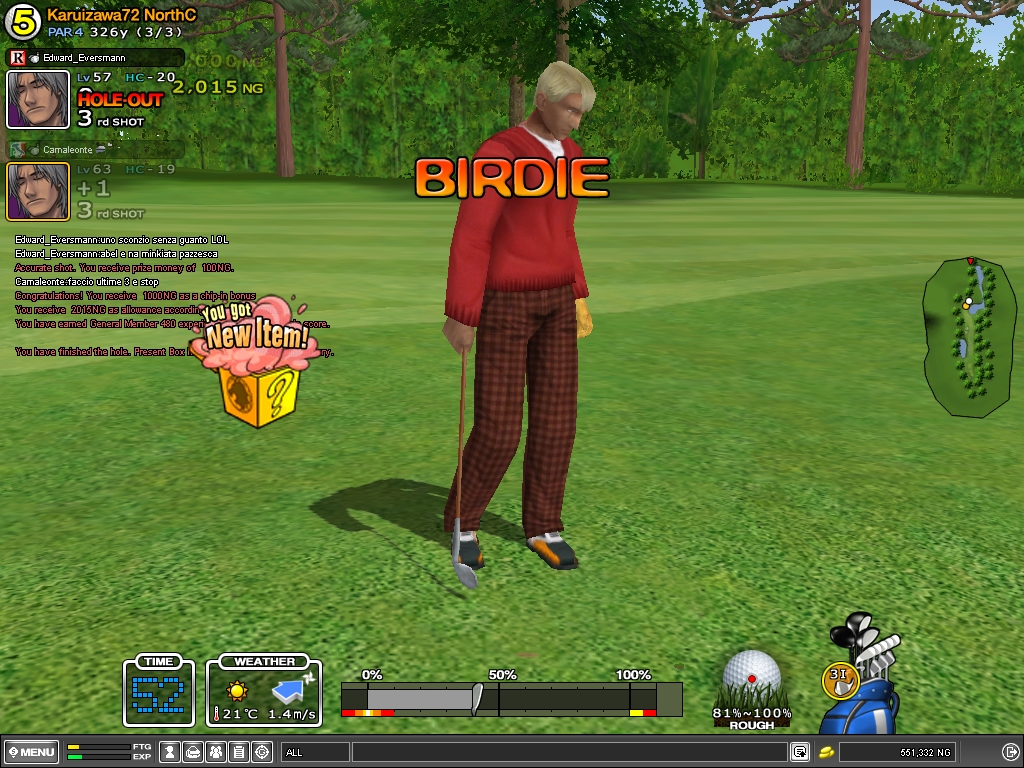Click the crosshair target icon
1024x768 pixels.
click(x=262, y=752)
